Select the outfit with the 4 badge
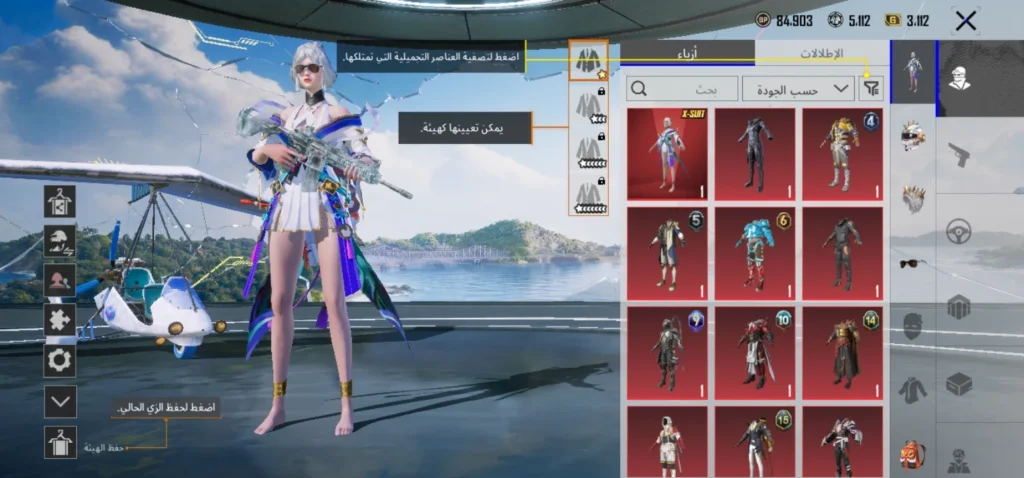Viewport: 1024px width, 478px height. tap(842, 154)
